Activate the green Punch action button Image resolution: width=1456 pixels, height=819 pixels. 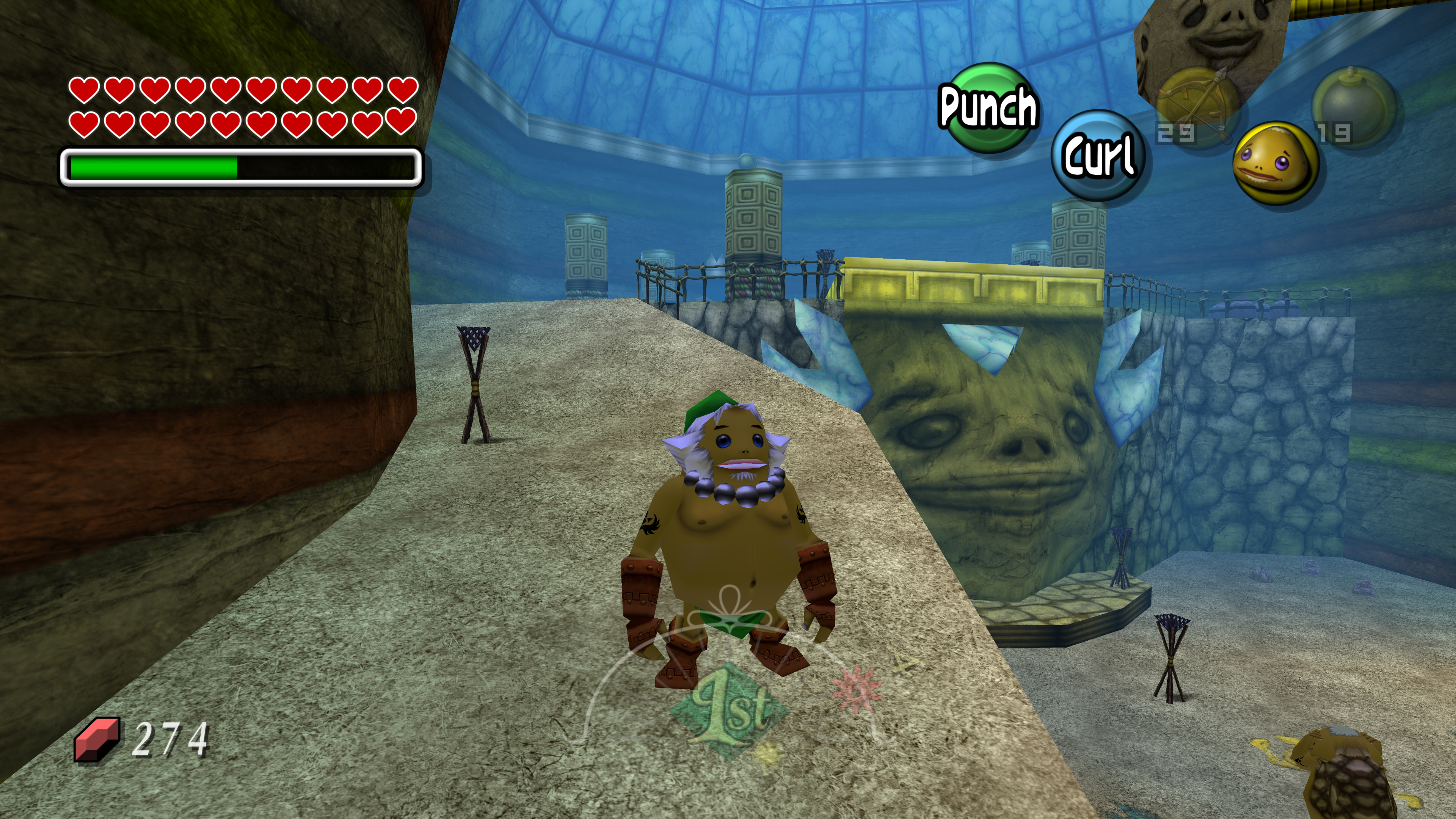pyautogui.click(x=987, y=107)
